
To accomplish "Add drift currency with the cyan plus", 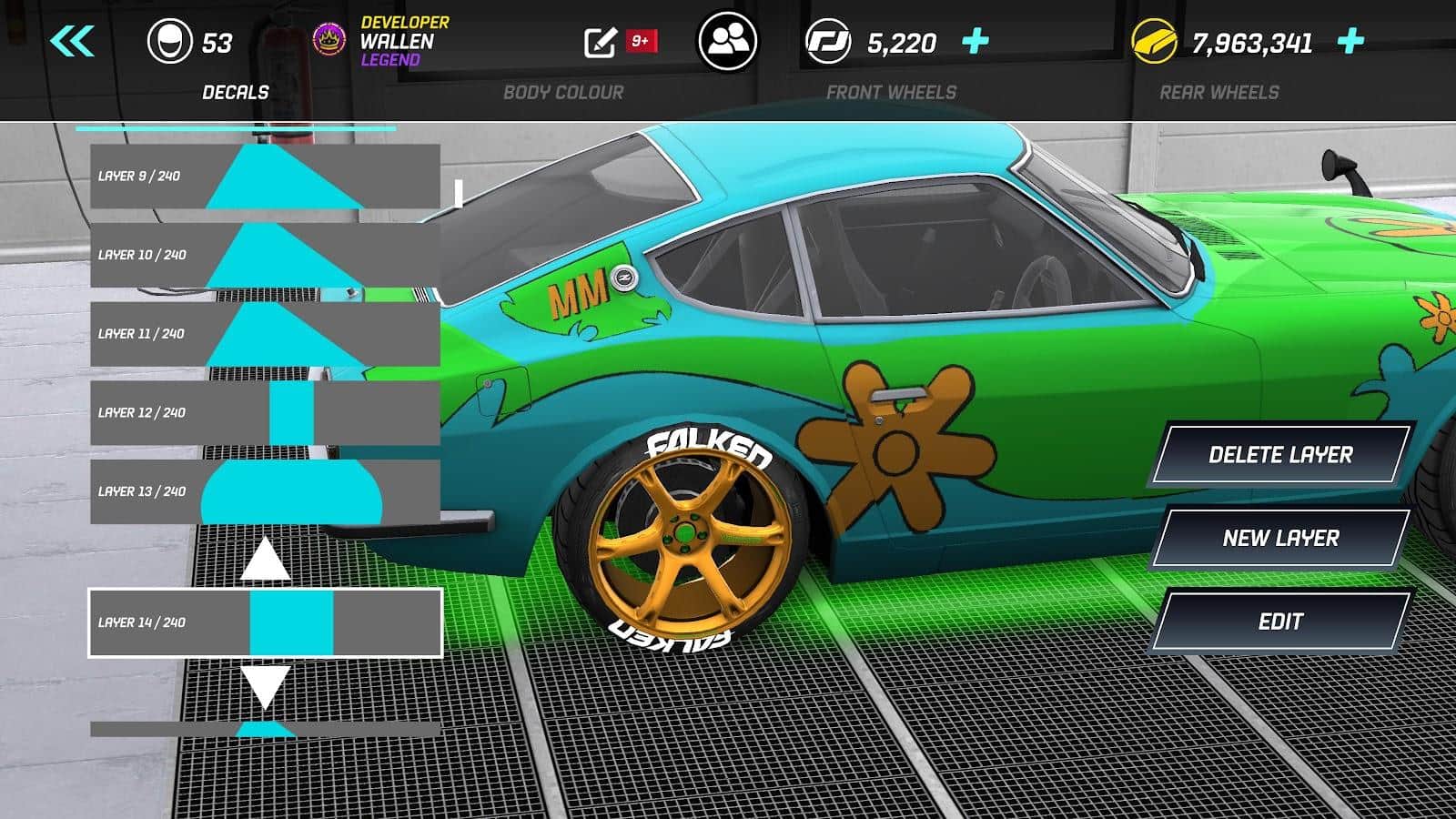I will [976, 38].
